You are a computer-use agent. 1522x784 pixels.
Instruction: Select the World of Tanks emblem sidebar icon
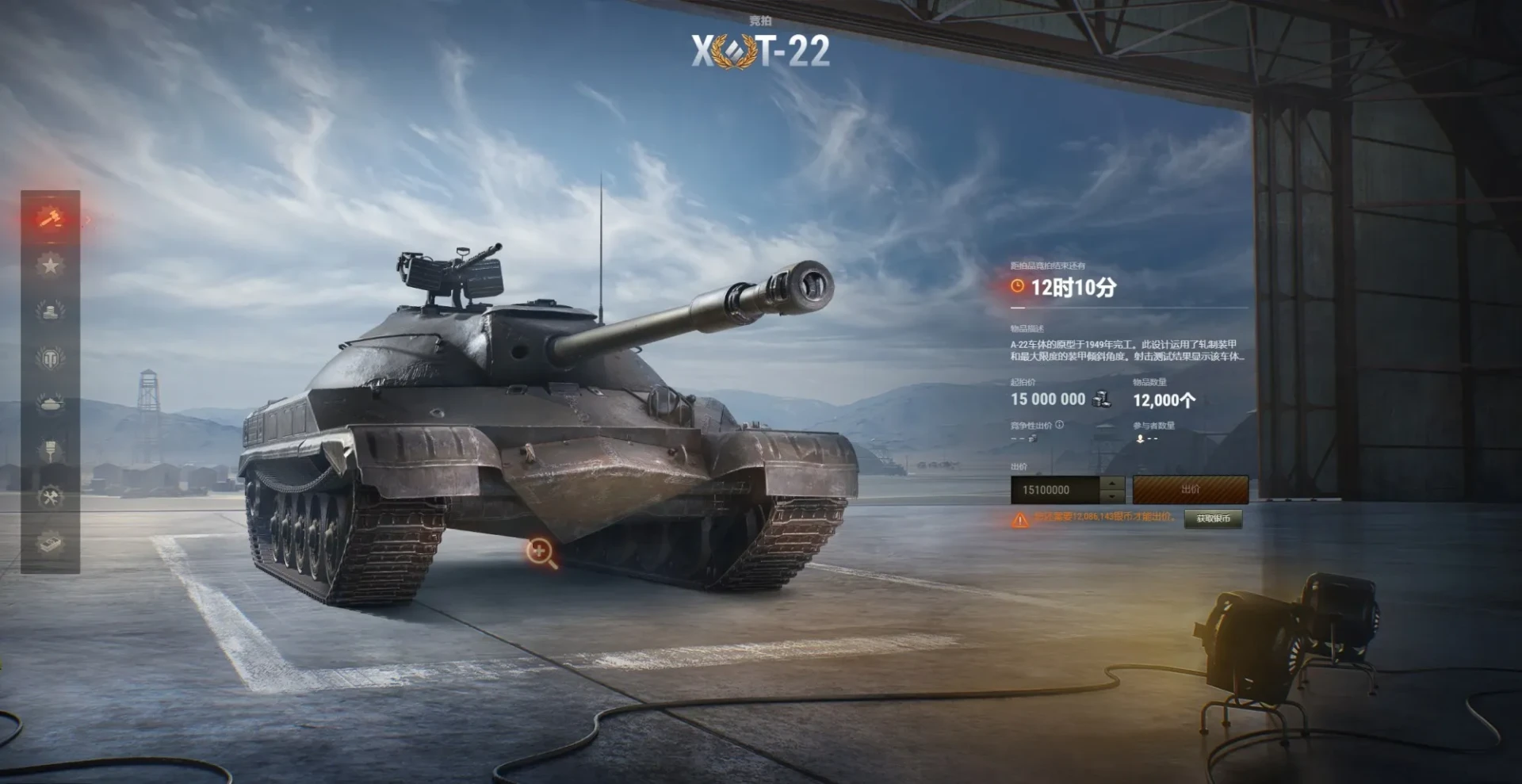click(50, 358)
